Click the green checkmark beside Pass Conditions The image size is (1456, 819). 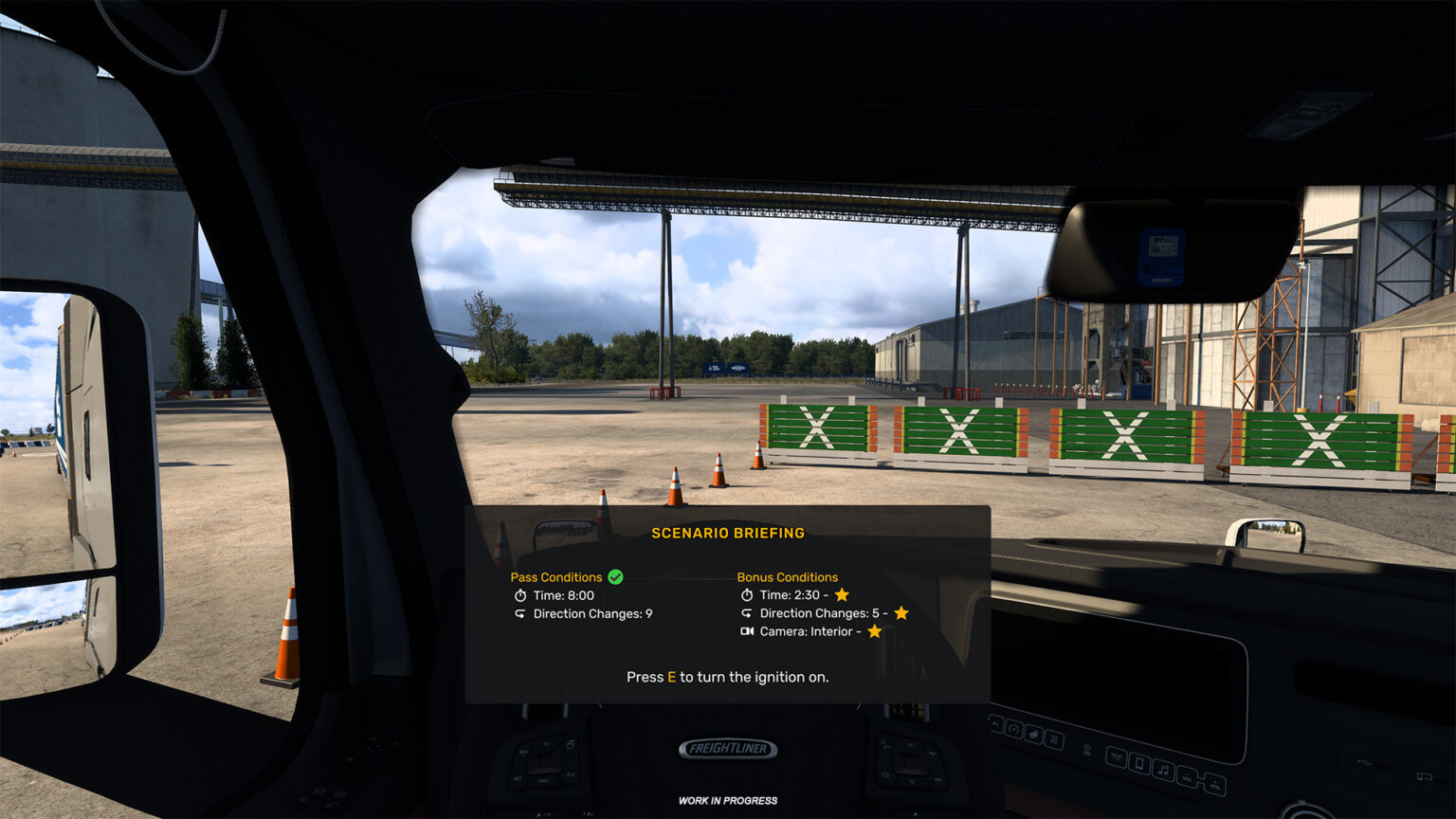pos(616,577)
